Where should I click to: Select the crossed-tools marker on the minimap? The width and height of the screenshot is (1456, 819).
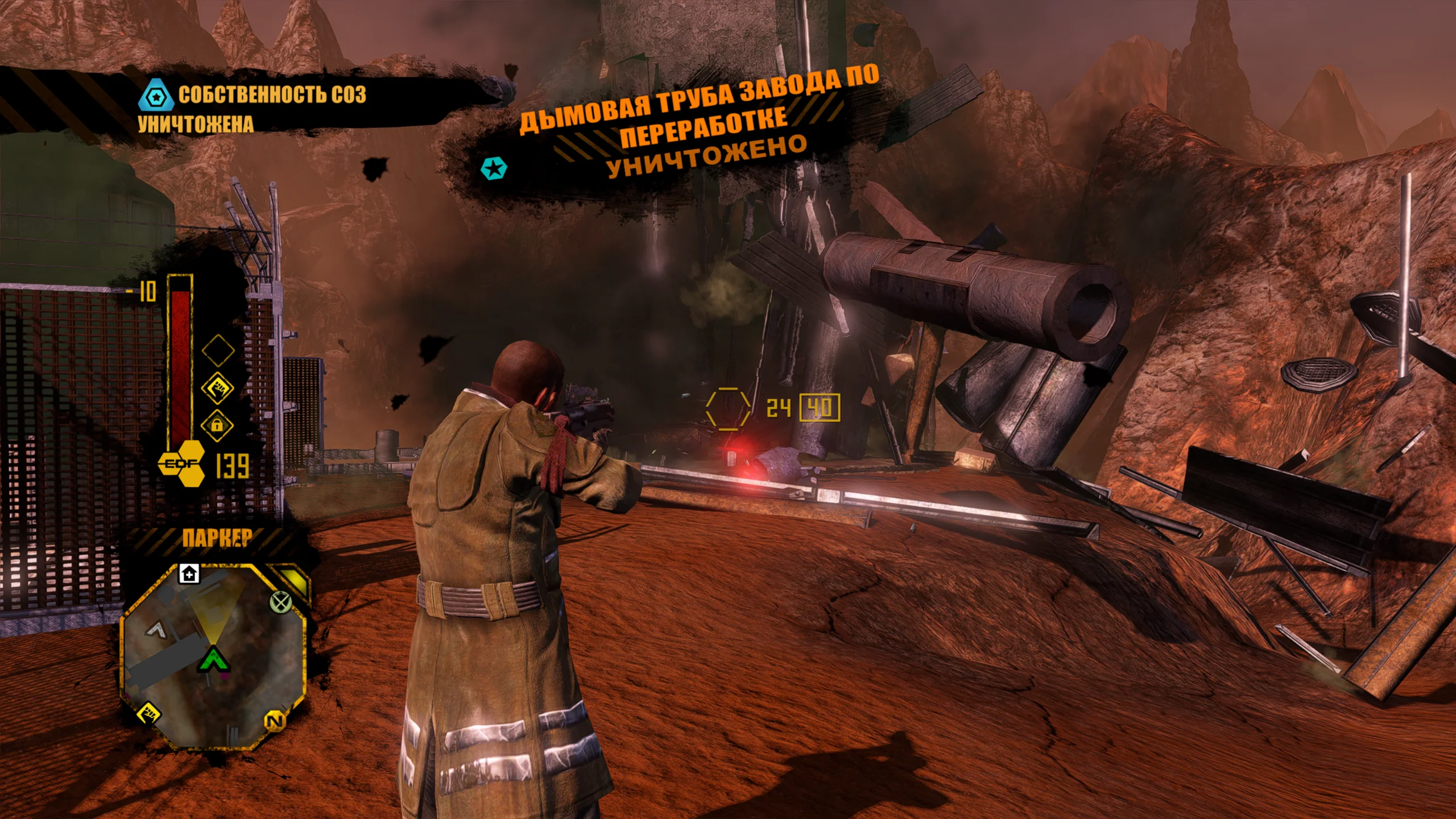click(x=280, y=601)
